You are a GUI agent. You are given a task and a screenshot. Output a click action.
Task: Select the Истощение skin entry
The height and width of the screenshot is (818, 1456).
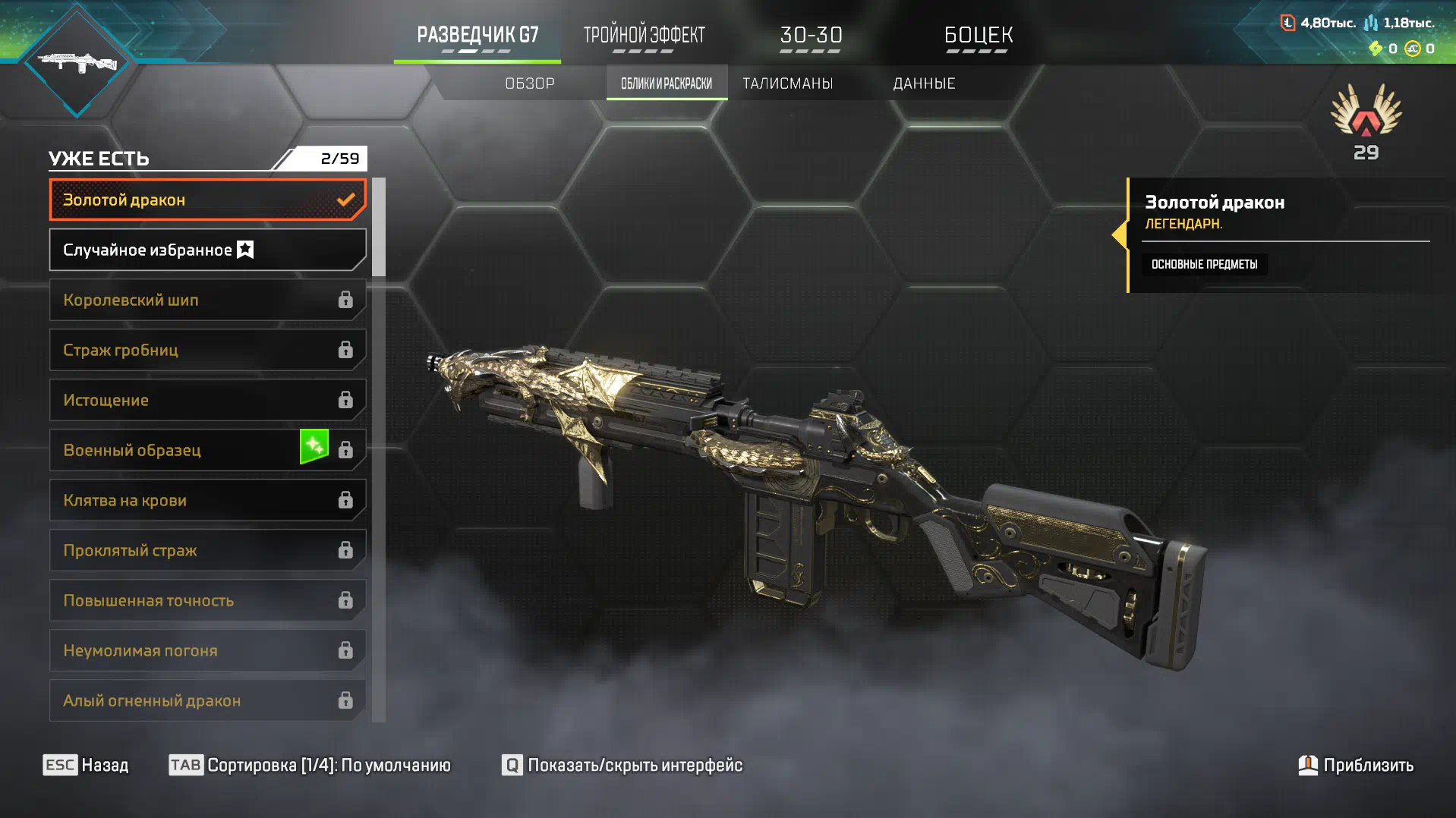click(x=207, y=401)
